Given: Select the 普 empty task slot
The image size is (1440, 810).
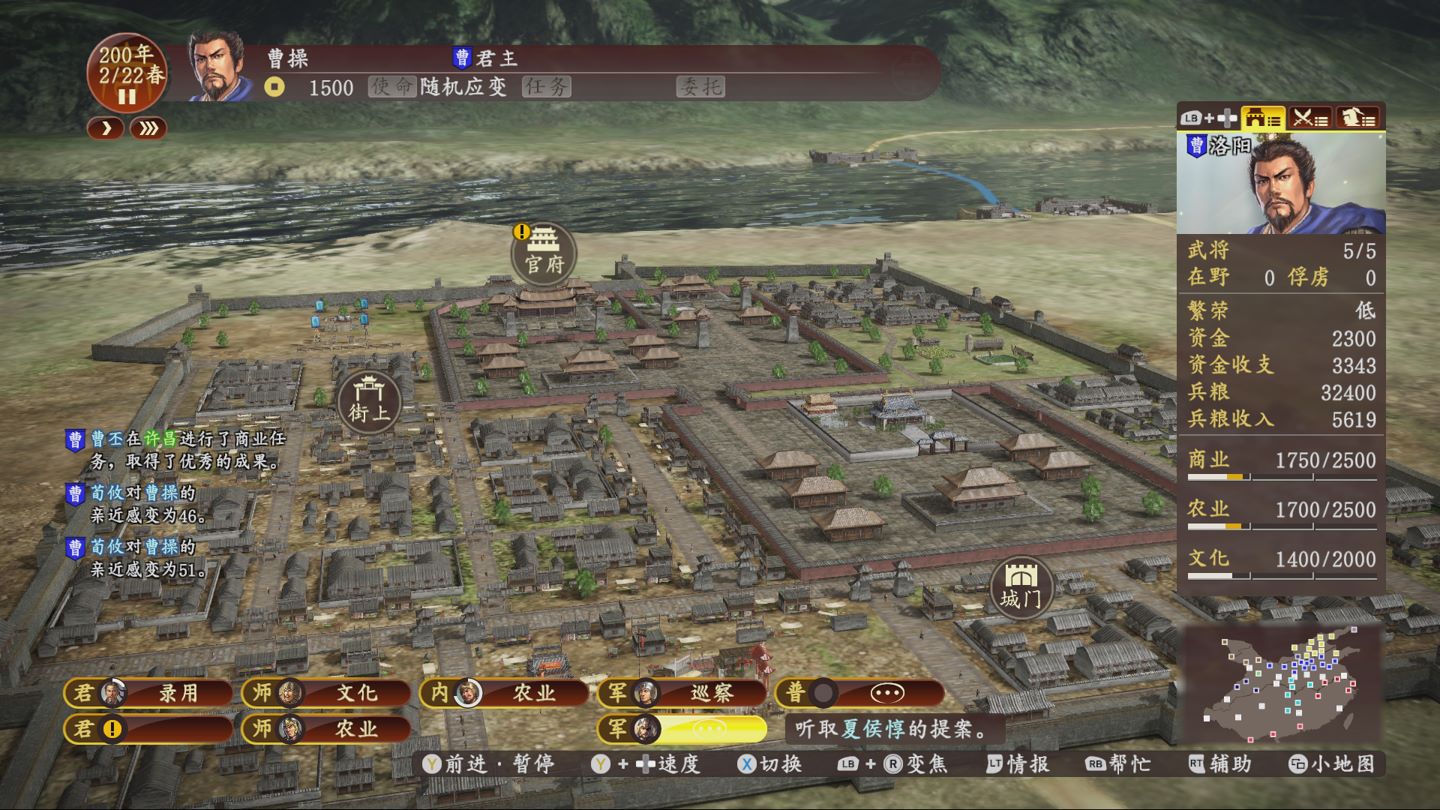Looking at the screenshot, I should tap(860, 693).
